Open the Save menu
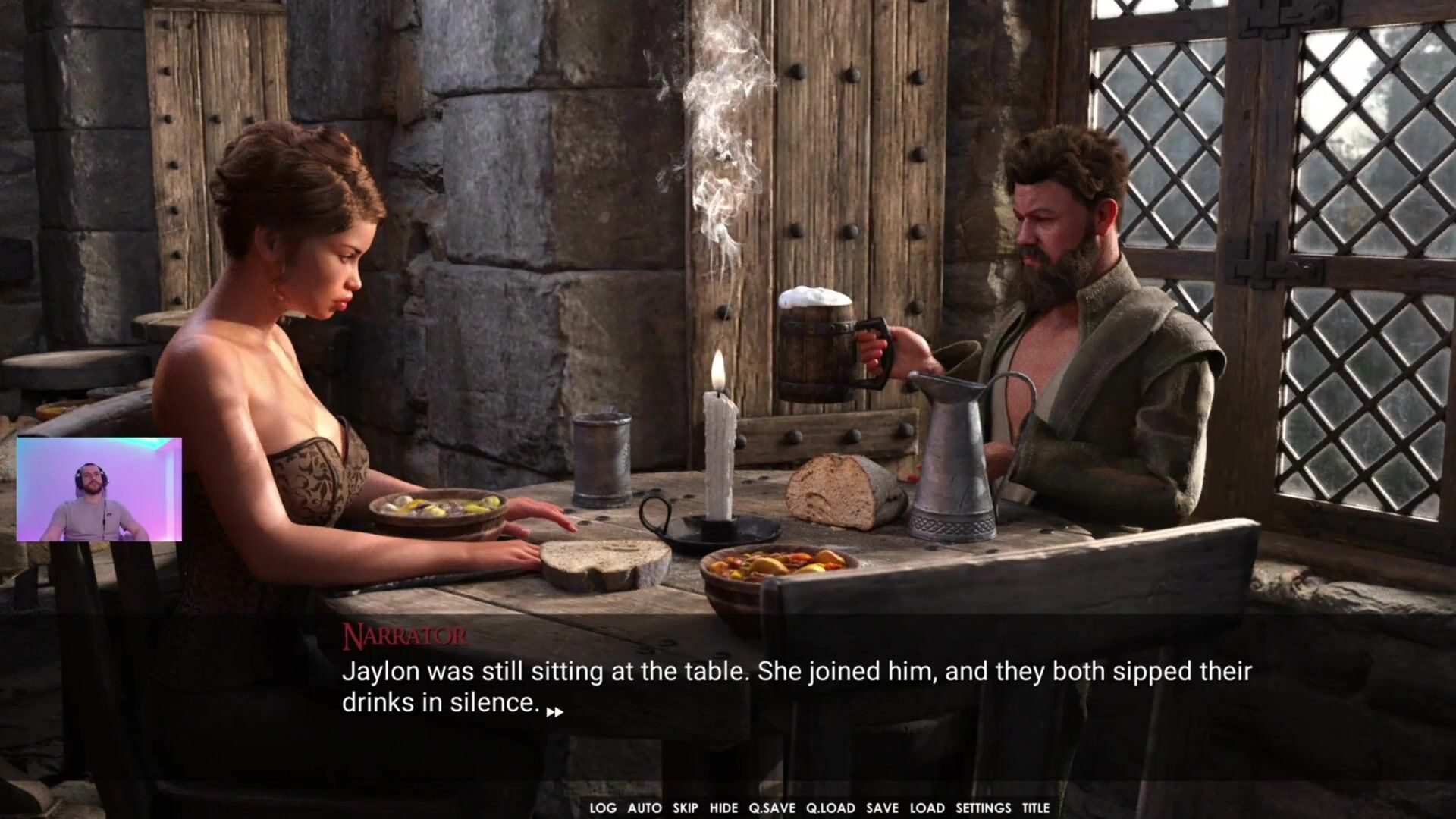 point(882,808)
